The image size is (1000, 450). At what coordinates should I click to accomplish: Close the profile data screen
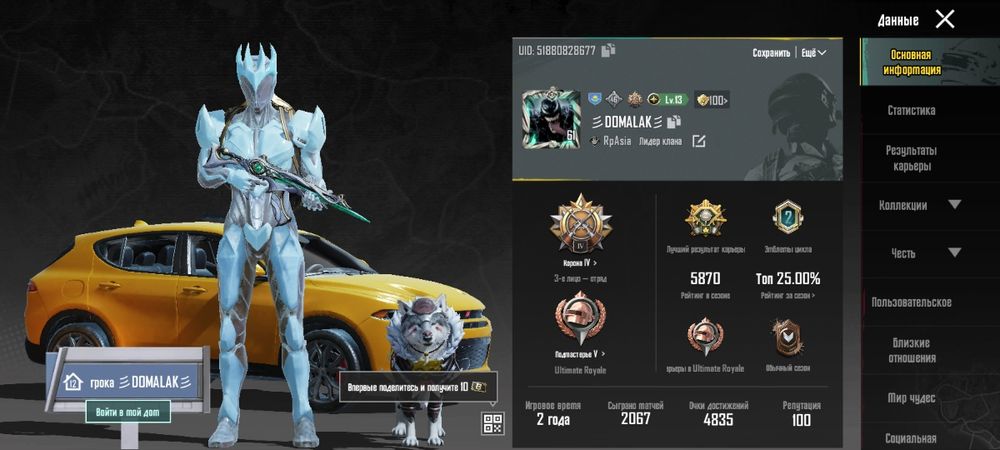(944, 19)
